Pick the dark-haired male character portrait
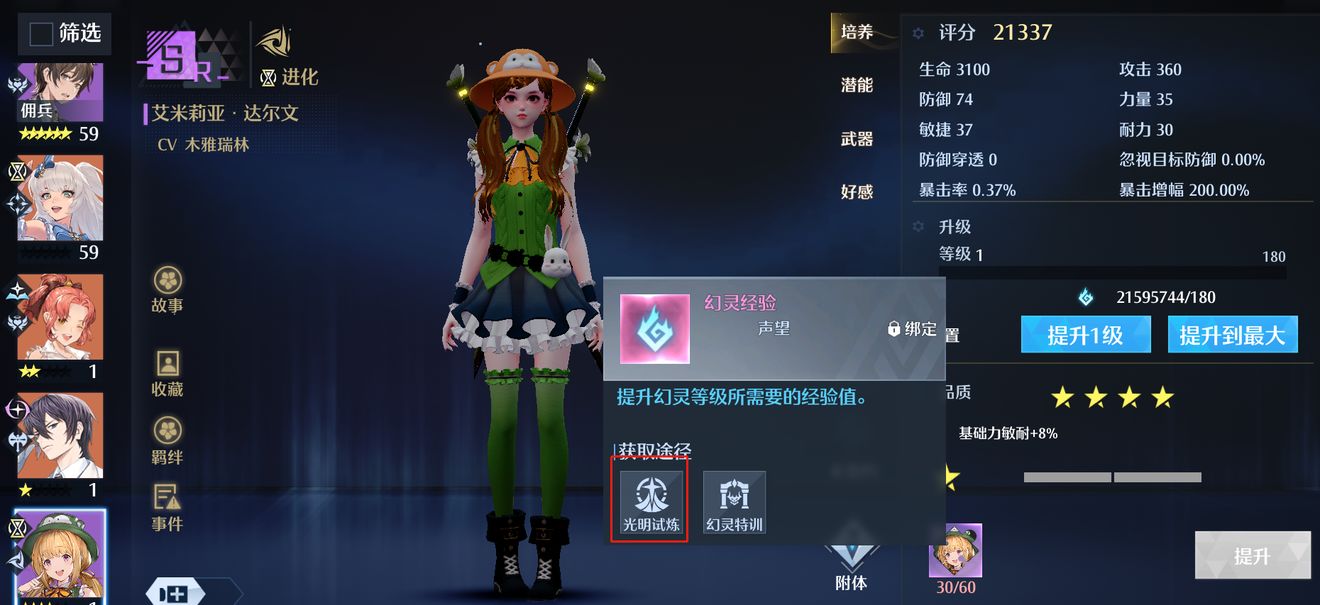 (60, 435)
